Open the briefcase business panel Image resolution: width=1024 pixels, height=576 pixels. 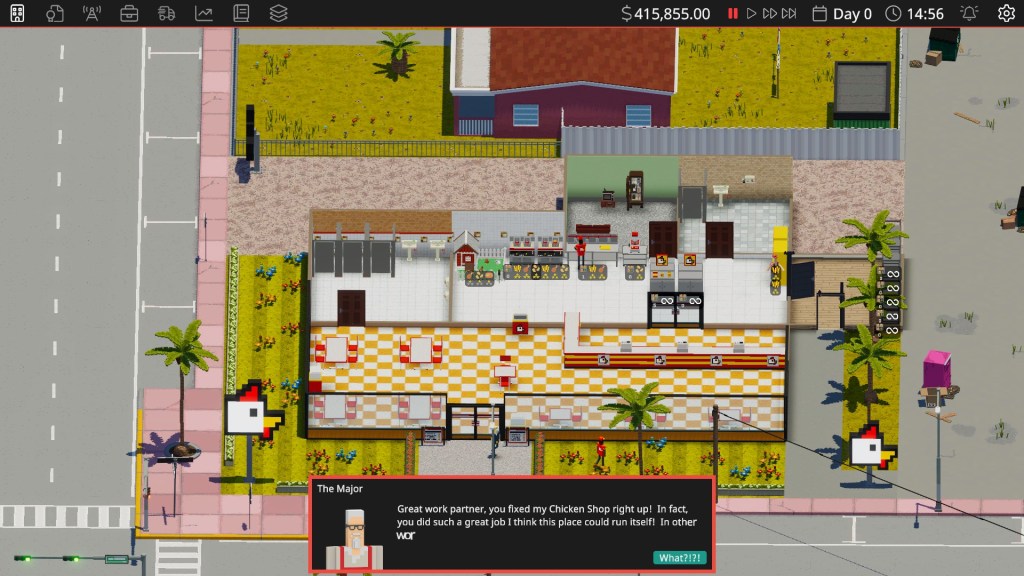129,13
